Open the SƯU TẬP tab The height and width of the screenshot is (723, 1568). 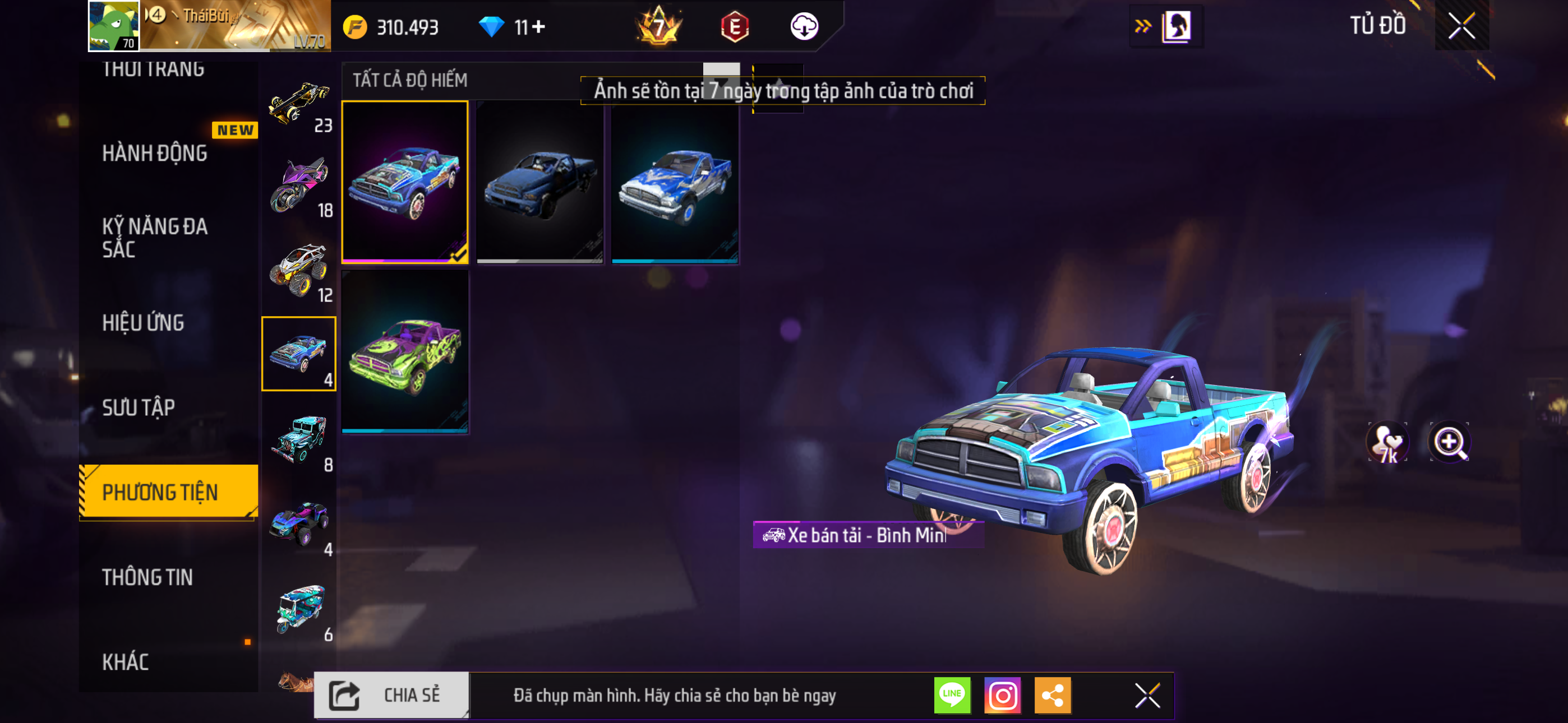[139, 407]
